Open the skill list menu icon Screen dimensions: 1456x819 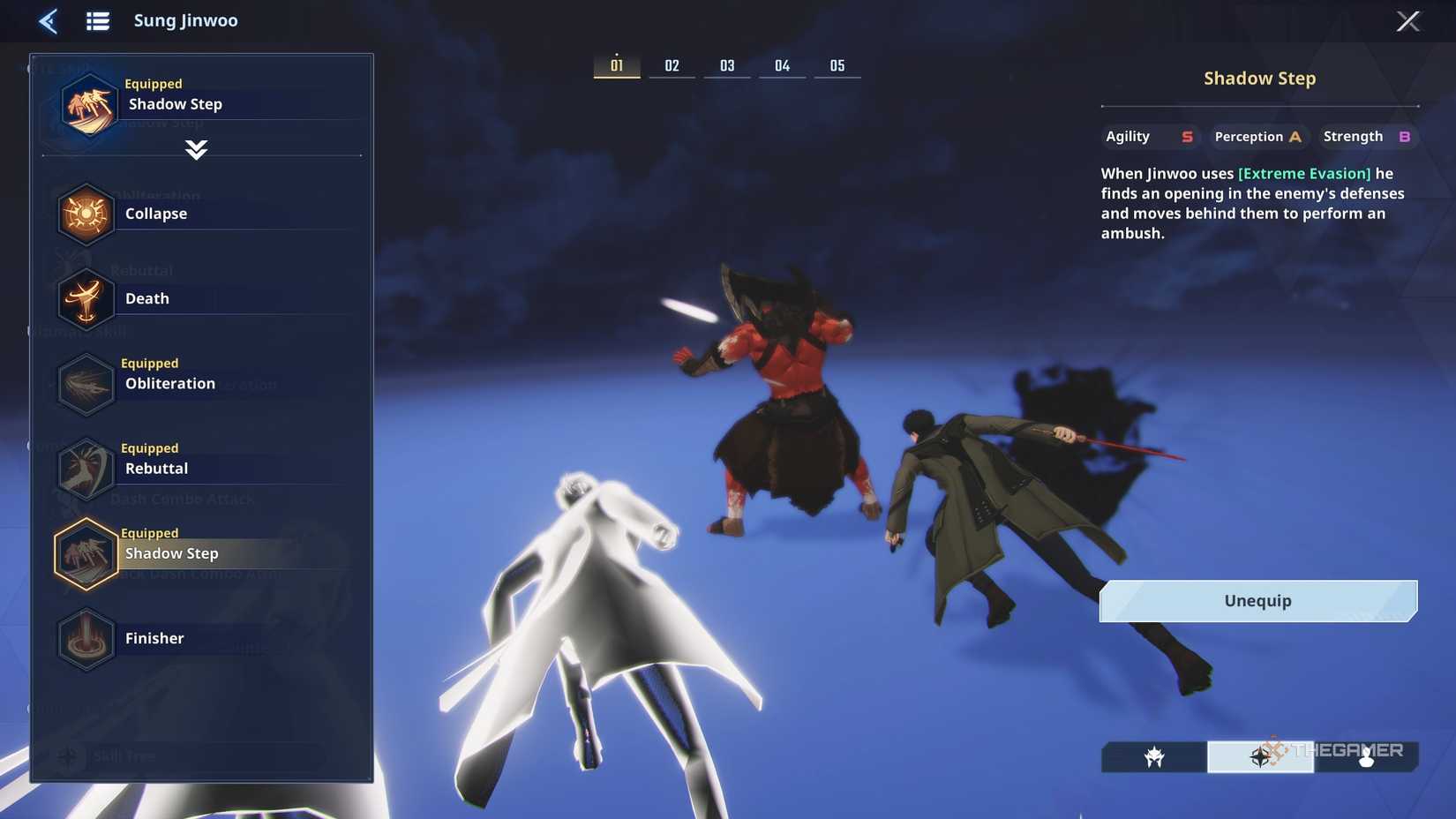tap(98, 20)
